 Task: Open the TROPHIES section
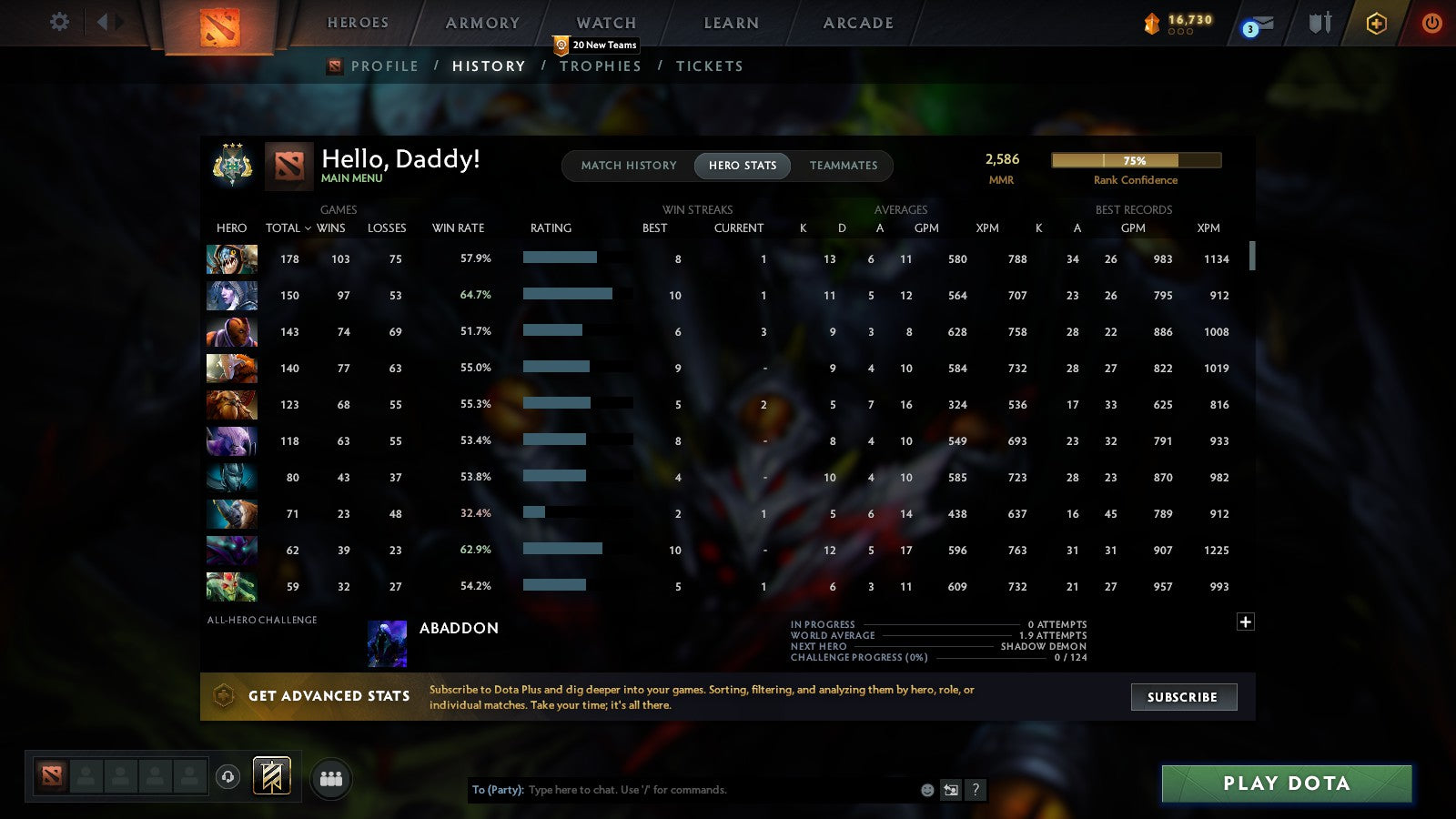click(x=601, y=66)
